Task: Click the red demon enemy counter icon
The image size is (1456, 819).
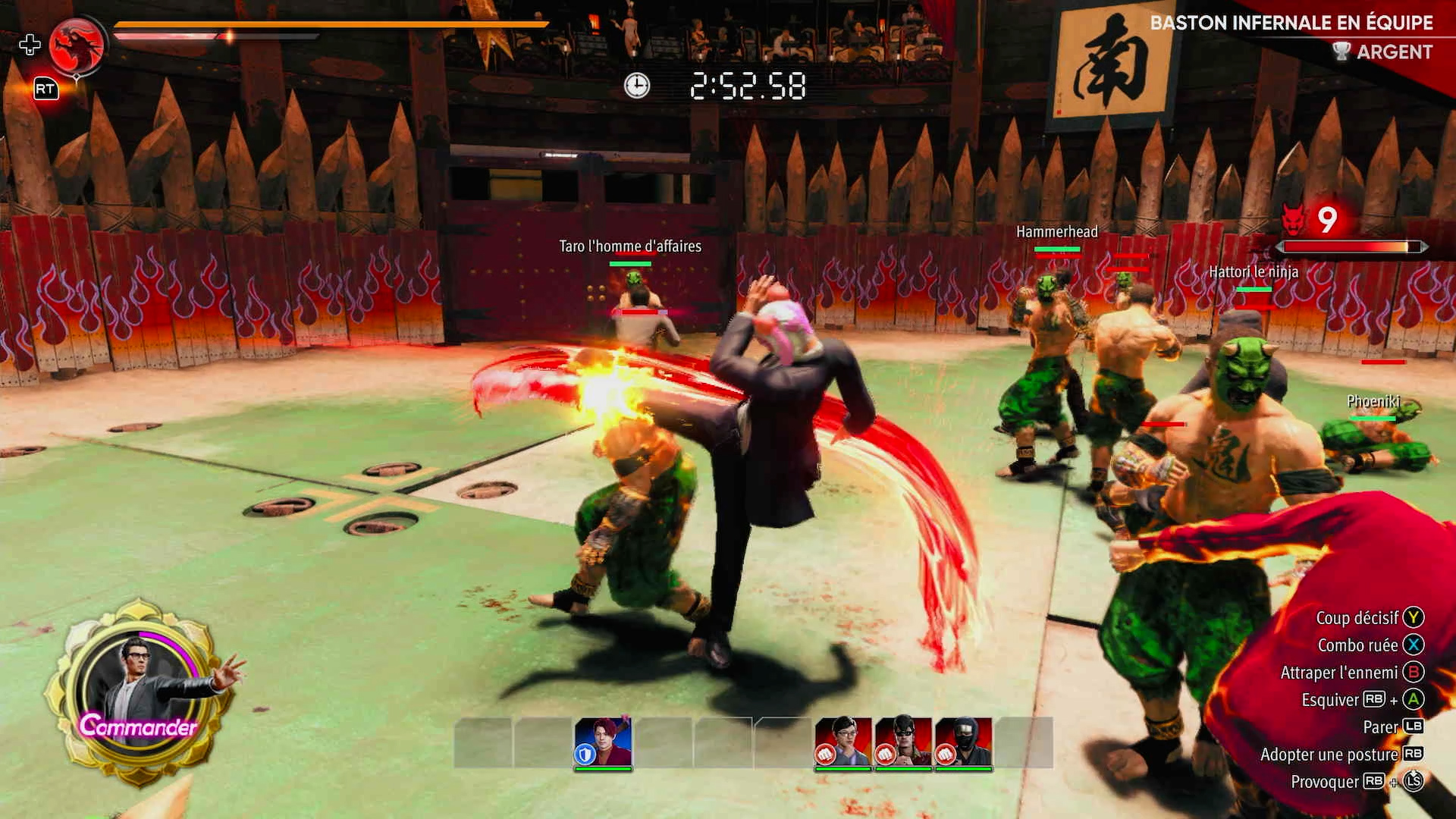Action: pyautogui.click(x=1294, y=220)
